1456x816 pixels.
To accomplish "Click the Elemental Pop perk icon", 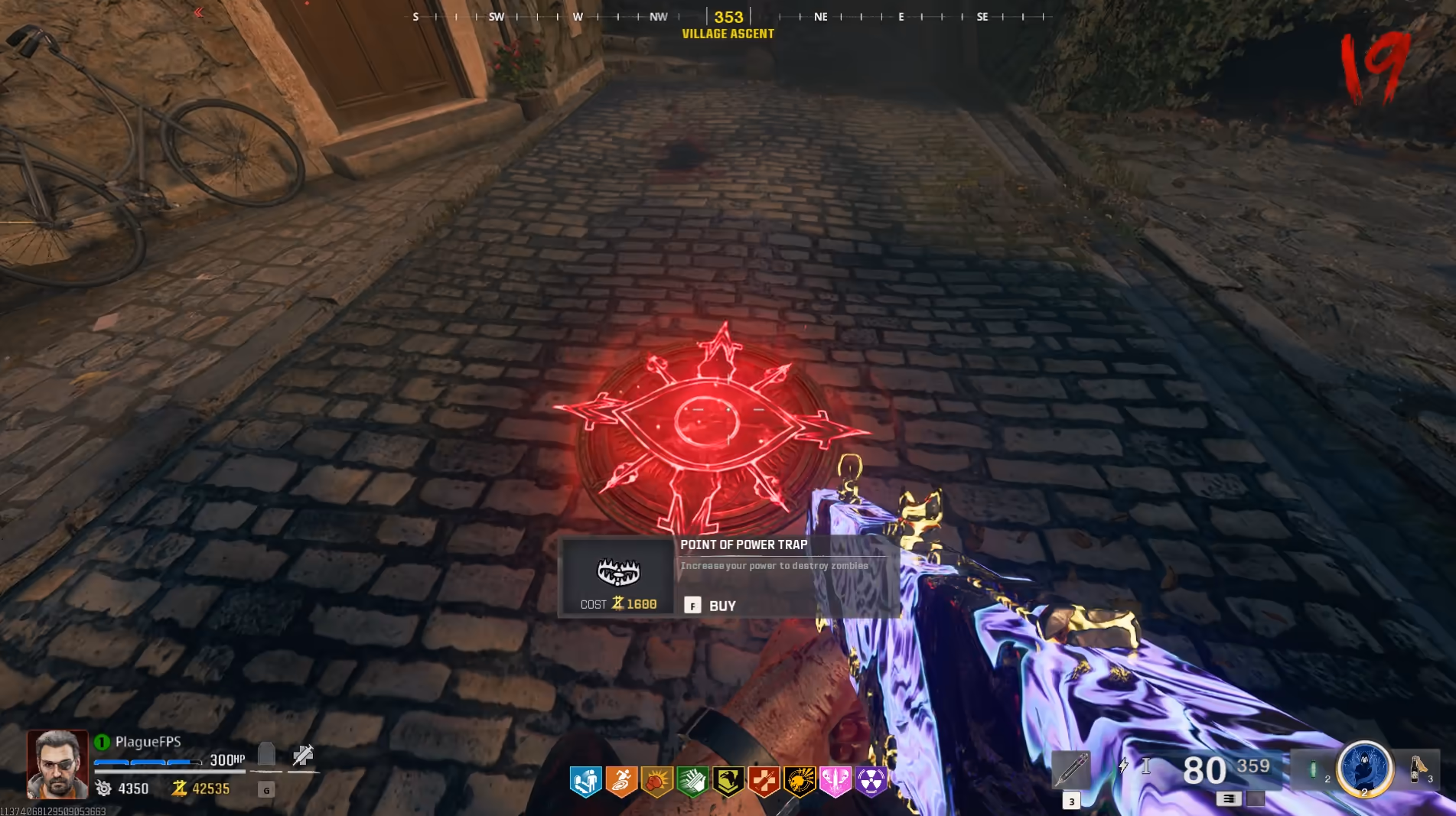I will coord(799,782).
